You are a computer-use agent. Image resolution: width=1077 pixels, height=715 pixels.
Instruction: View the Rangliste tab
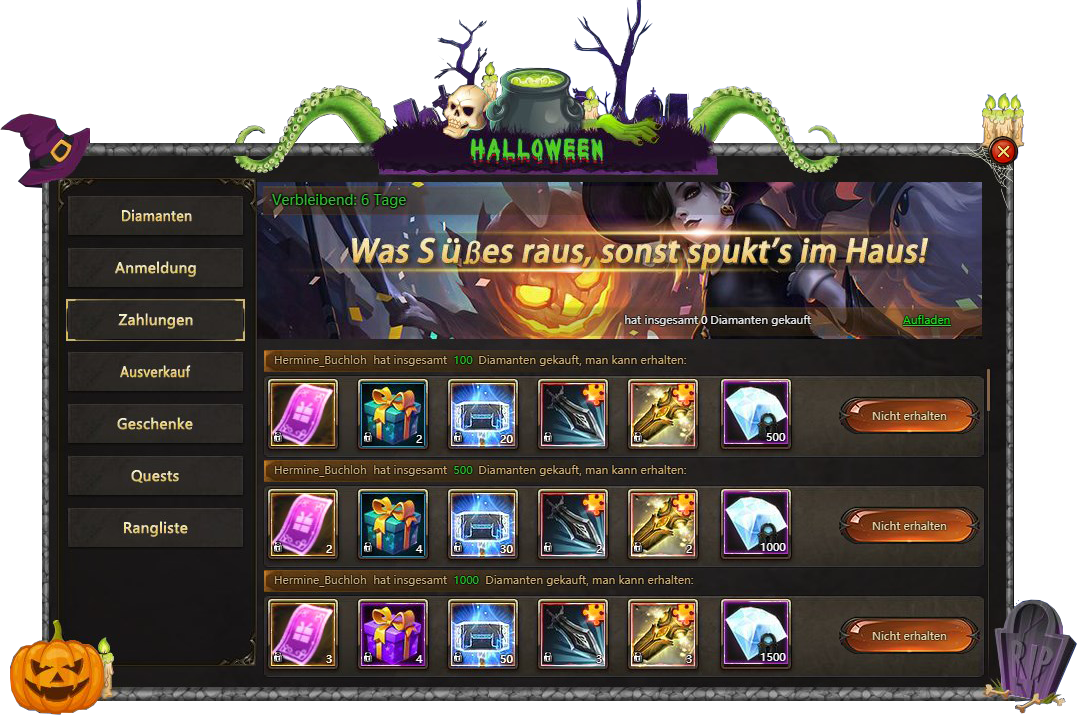click(x=155, y=528)
